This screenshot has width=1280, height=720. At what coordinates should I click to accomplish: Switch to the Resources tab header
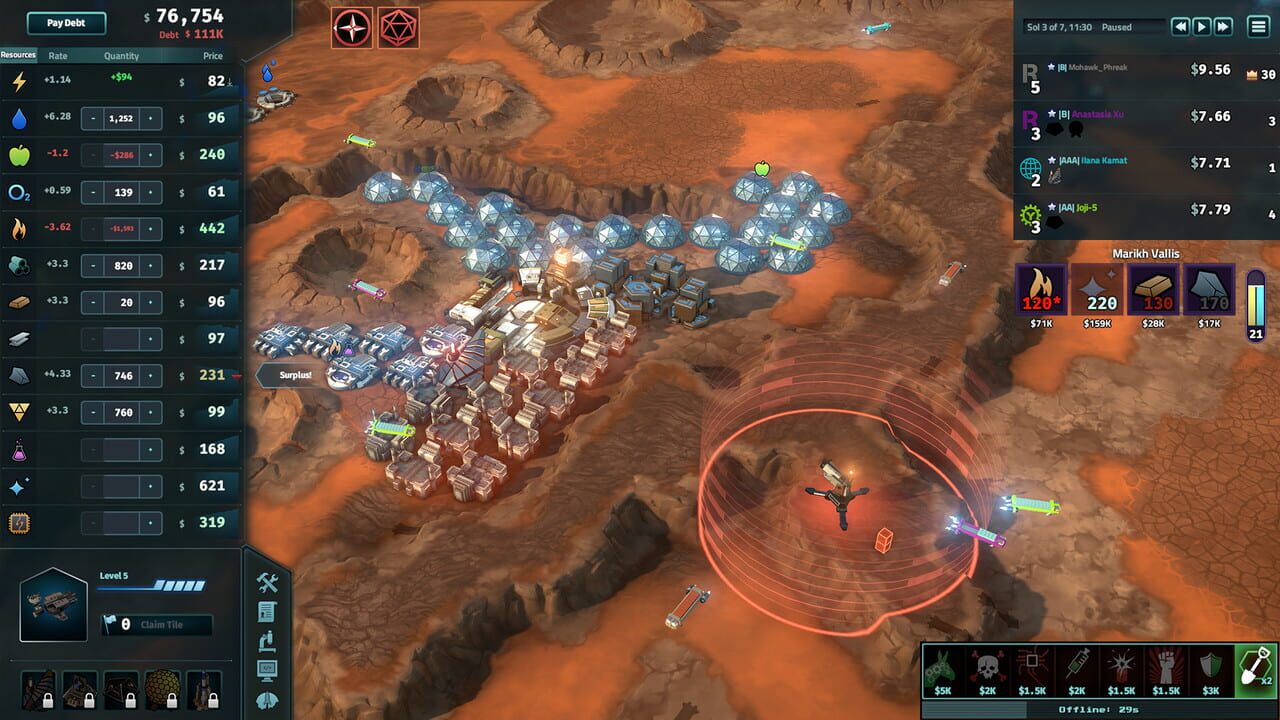coord(16,56)
